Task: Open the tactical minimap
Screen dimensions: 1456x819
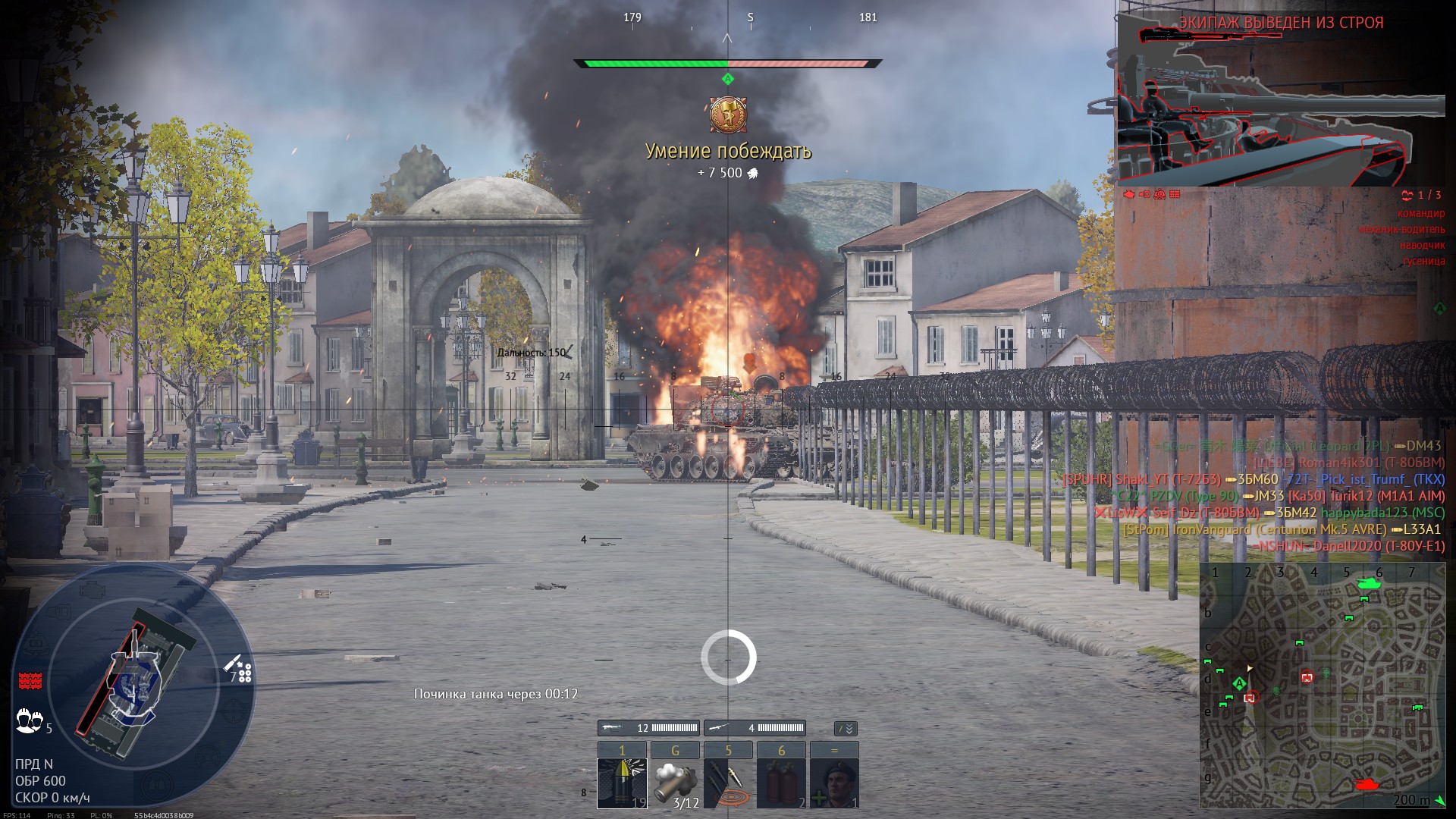Action: coord(1322,686)
